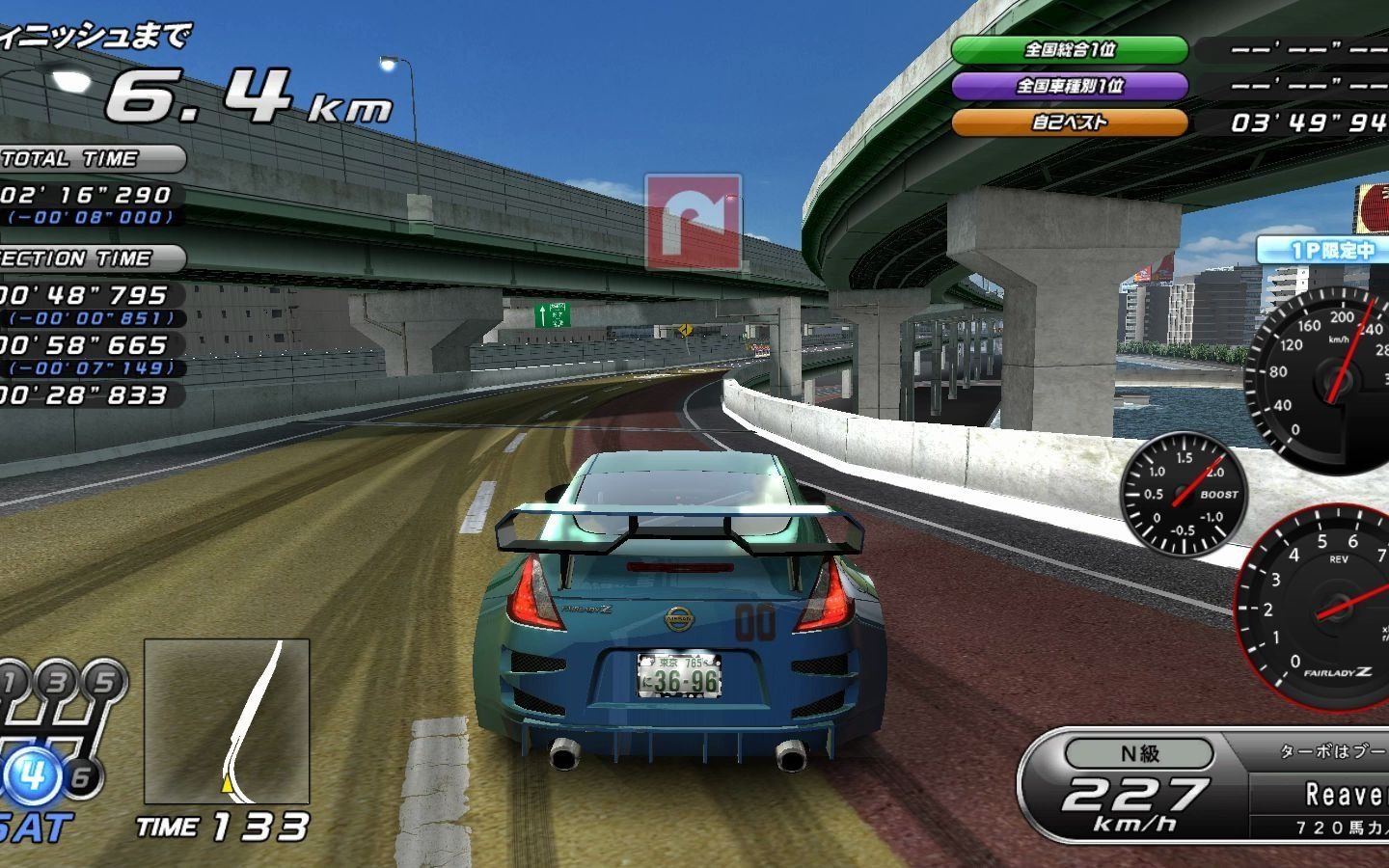Click the course minimap
This screenshot has height=868, width=1389.
227,721
